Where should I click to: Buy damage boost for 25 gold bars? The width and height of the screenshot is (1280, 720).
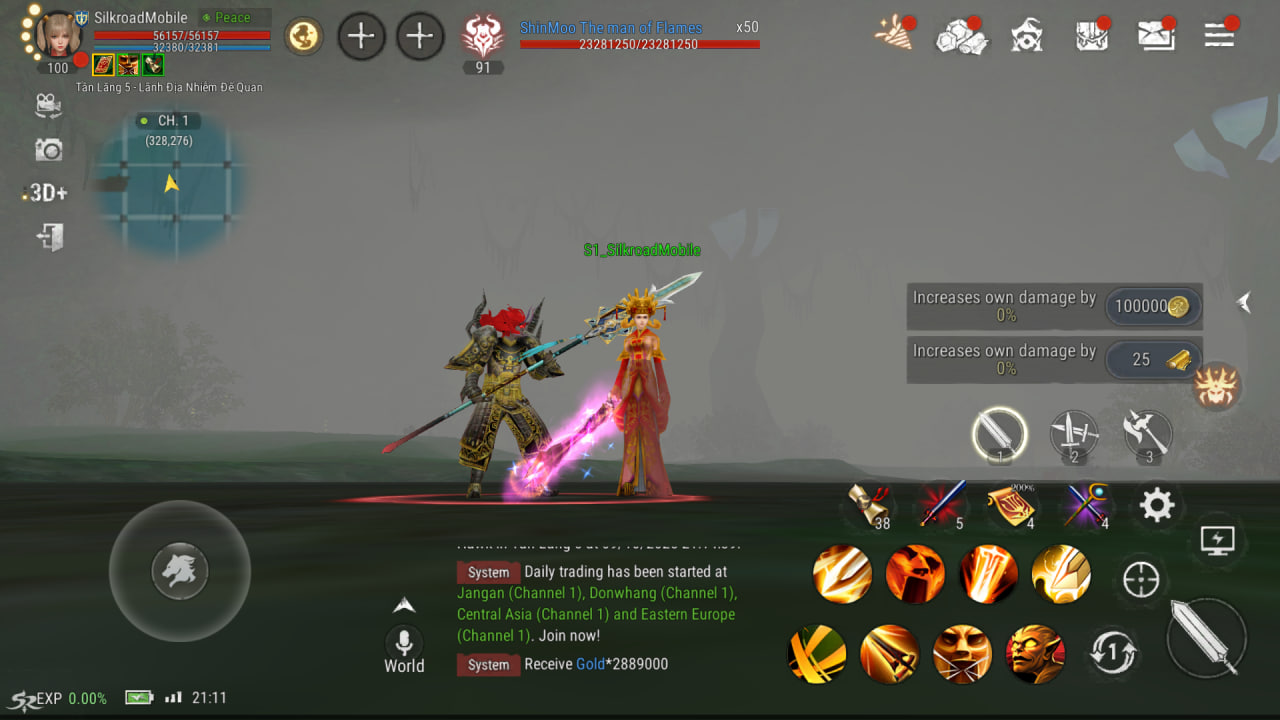pyautogui.click(x=1153, y=360)
